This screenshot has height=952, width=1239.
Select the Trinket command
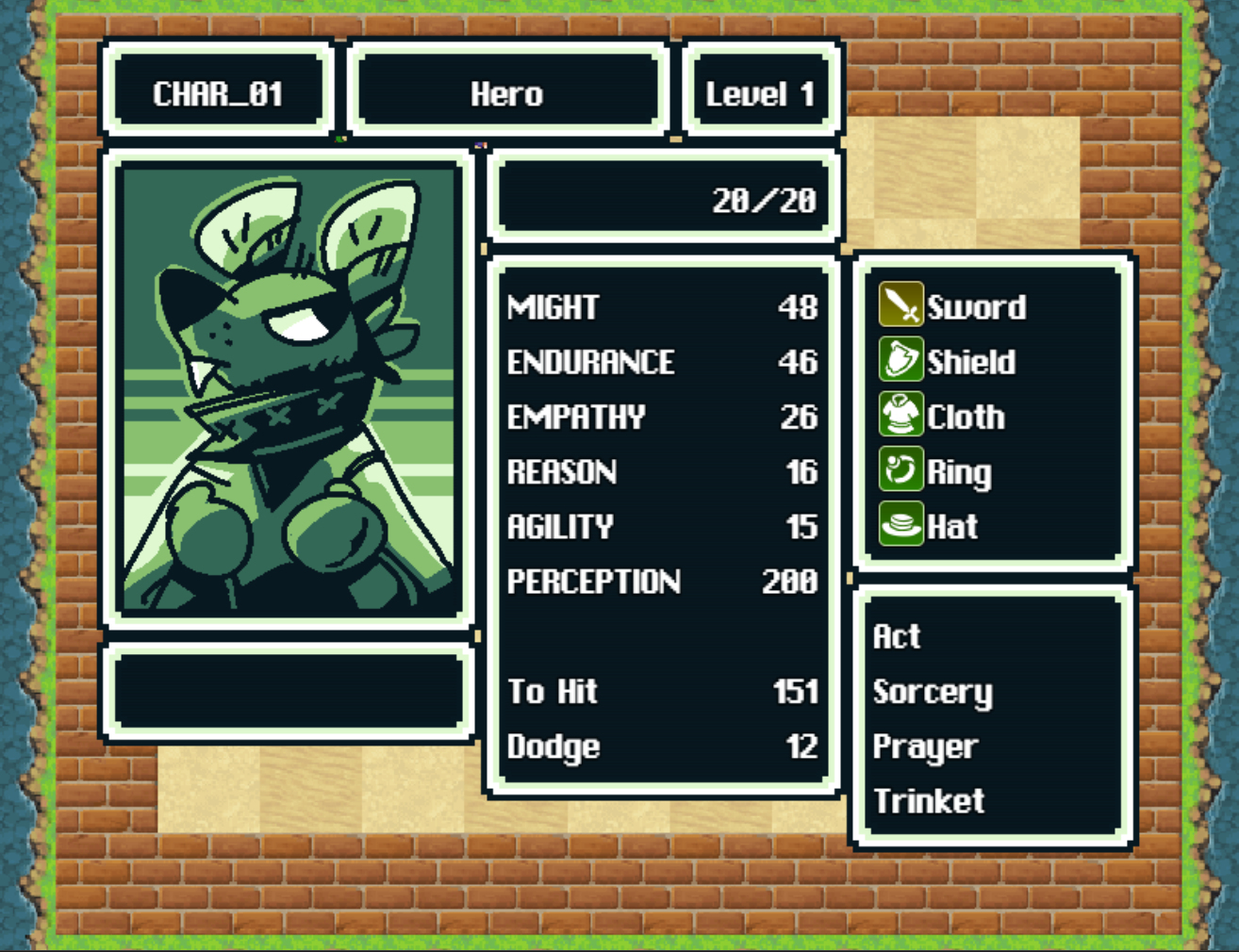click(x=929, y=801)
